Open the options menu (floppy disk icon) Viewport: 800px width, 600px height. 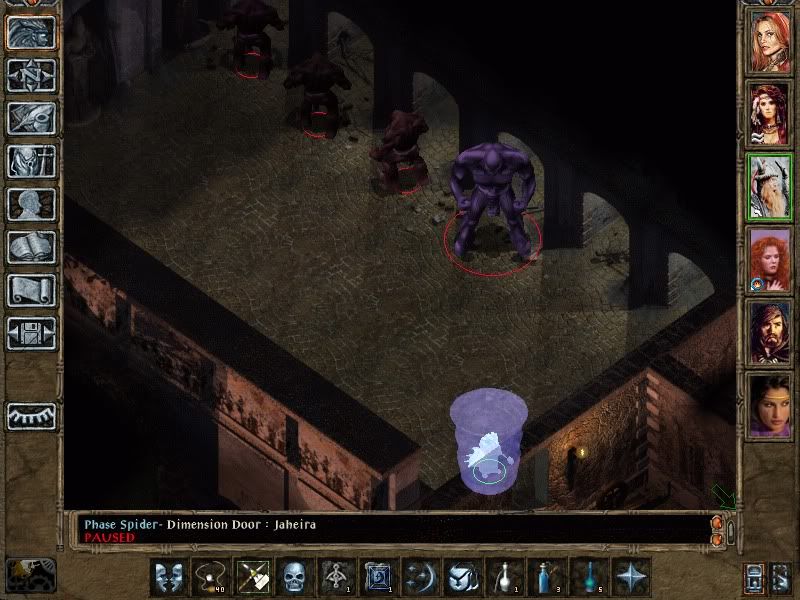pos(31,333)
